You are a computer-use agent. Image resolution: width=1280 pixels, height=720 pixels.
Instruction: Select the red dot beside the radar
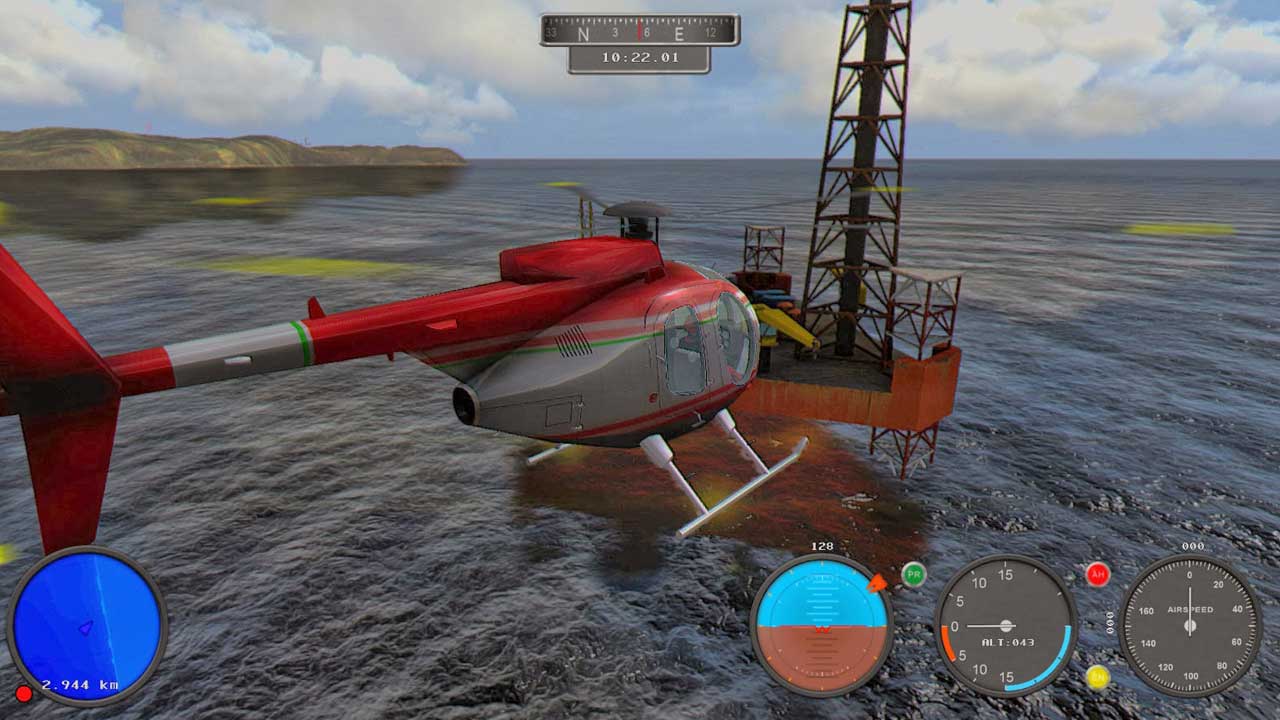coord(23,693)
